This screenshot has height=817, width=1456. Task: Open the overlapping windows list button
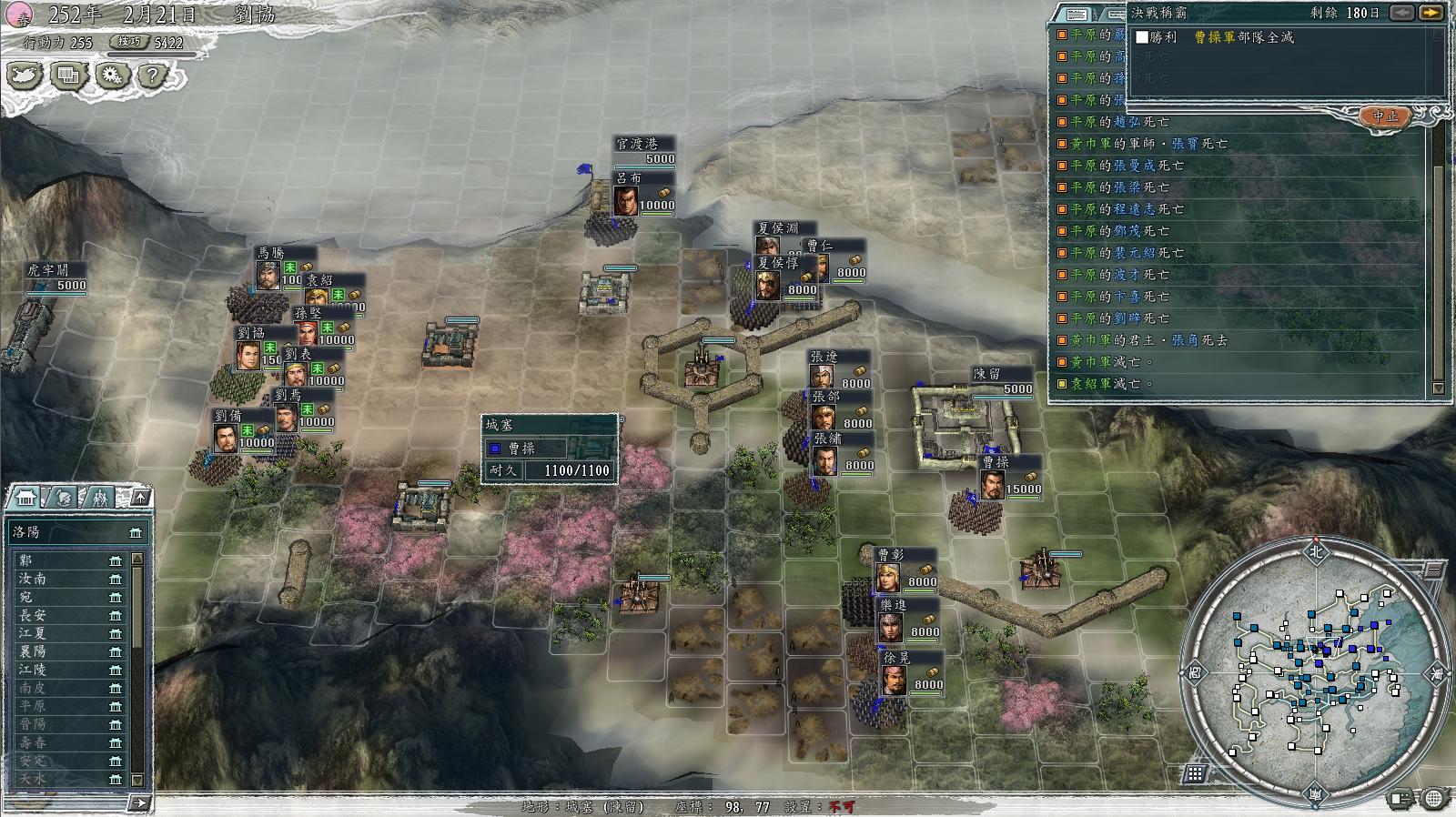[67, 76]
